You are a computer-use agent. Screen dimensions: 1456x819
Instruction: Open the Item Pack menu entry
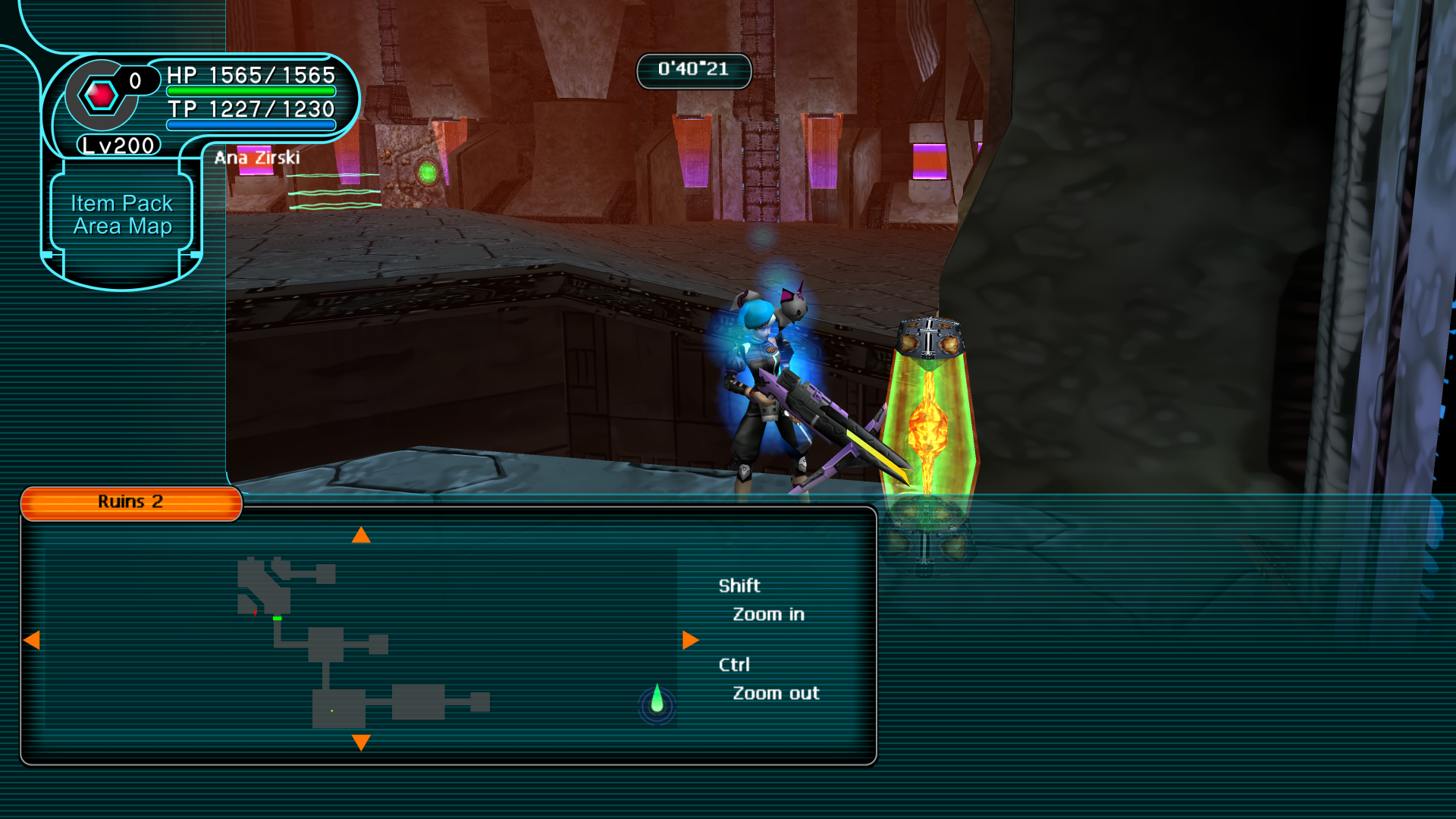[x=121, y=203]
